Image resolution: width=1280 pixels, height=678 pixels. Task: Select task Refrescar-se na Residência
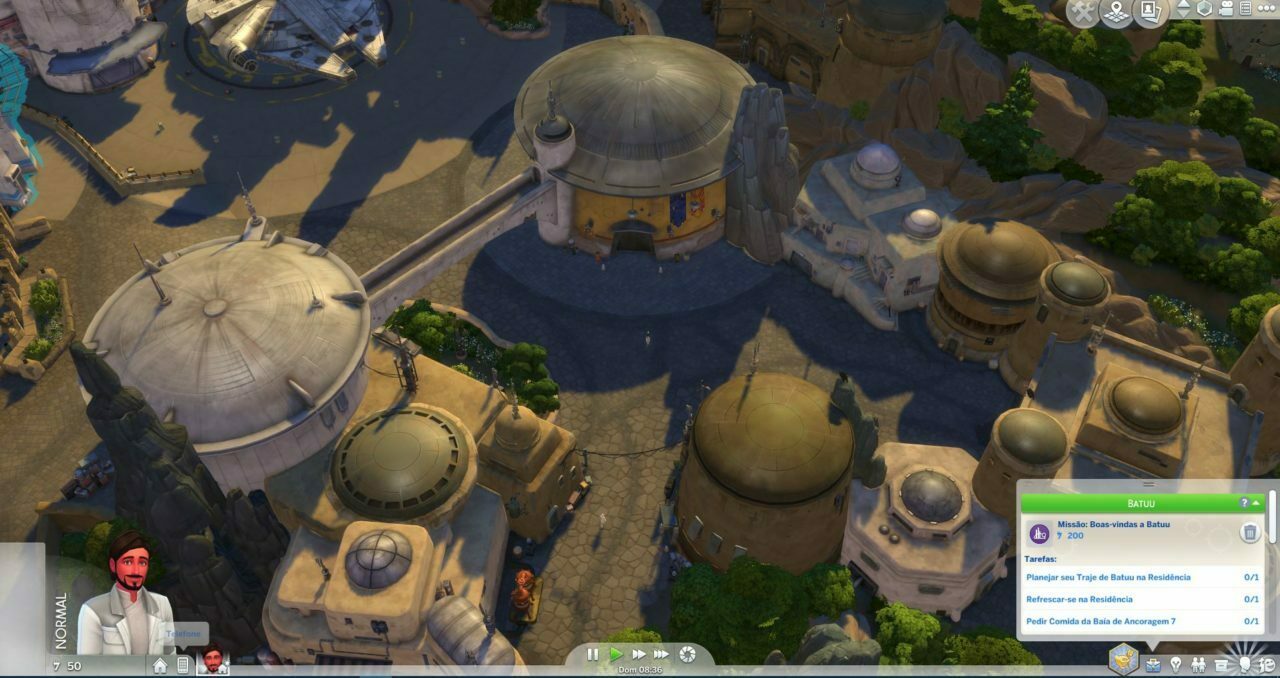pos(1080,599)
